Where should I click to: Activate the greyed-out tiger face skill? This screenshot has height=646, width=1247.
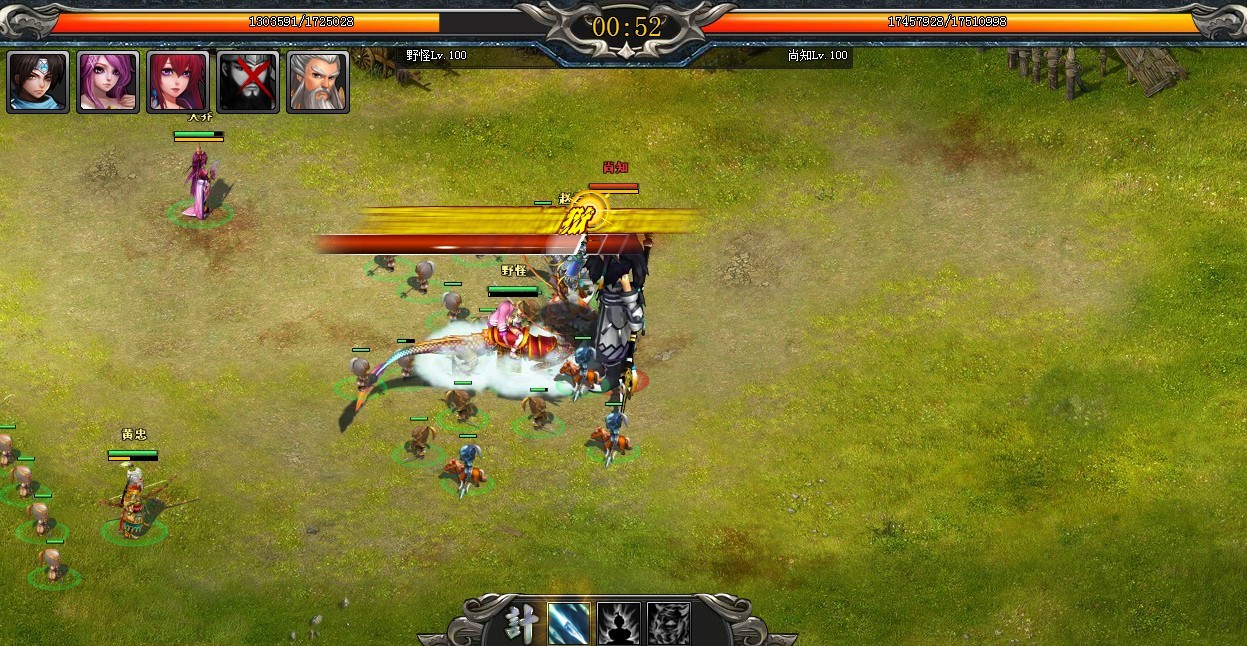coord(668,623)
